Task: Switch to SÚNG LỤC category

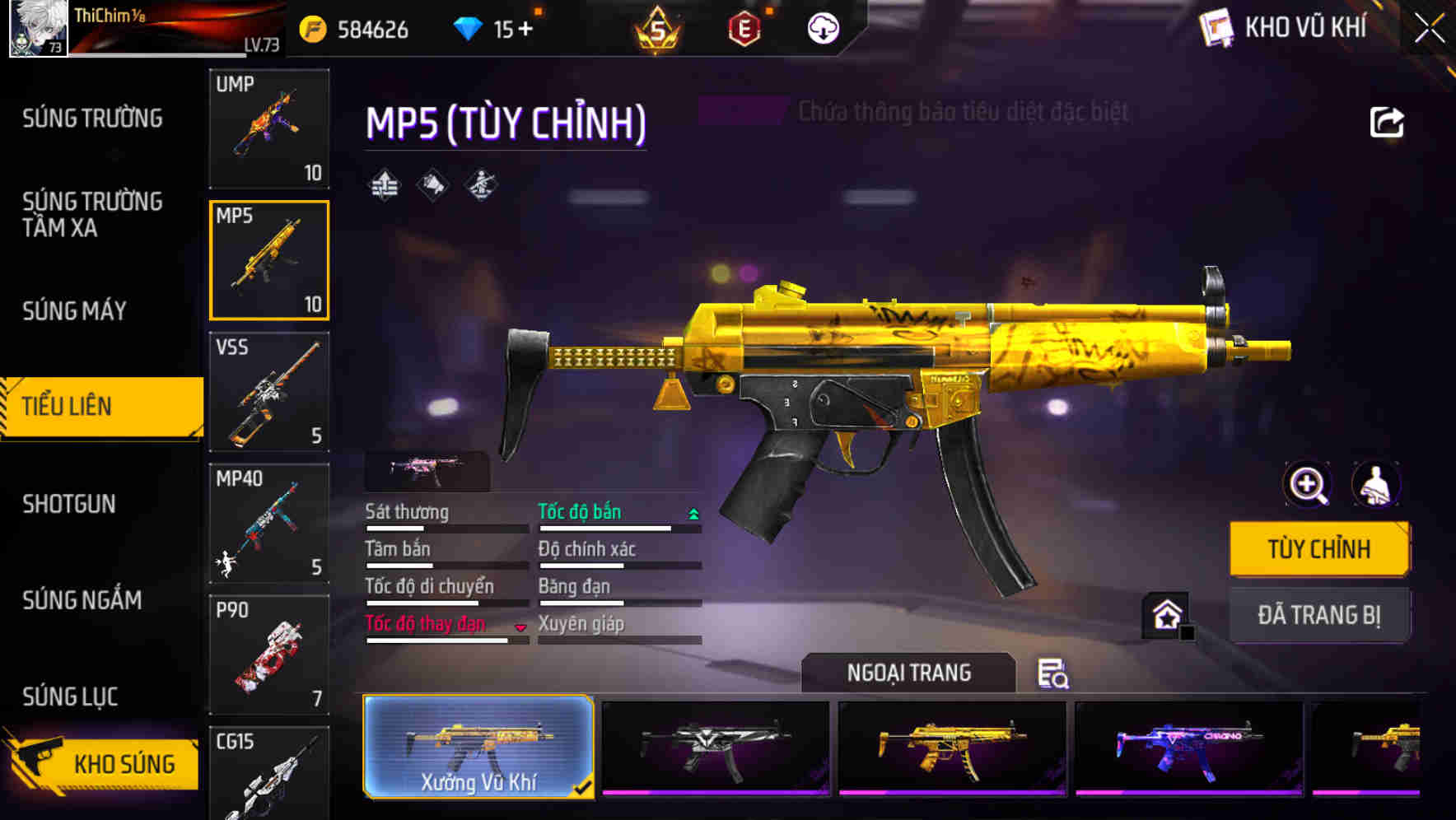Action: click(70, 697)
